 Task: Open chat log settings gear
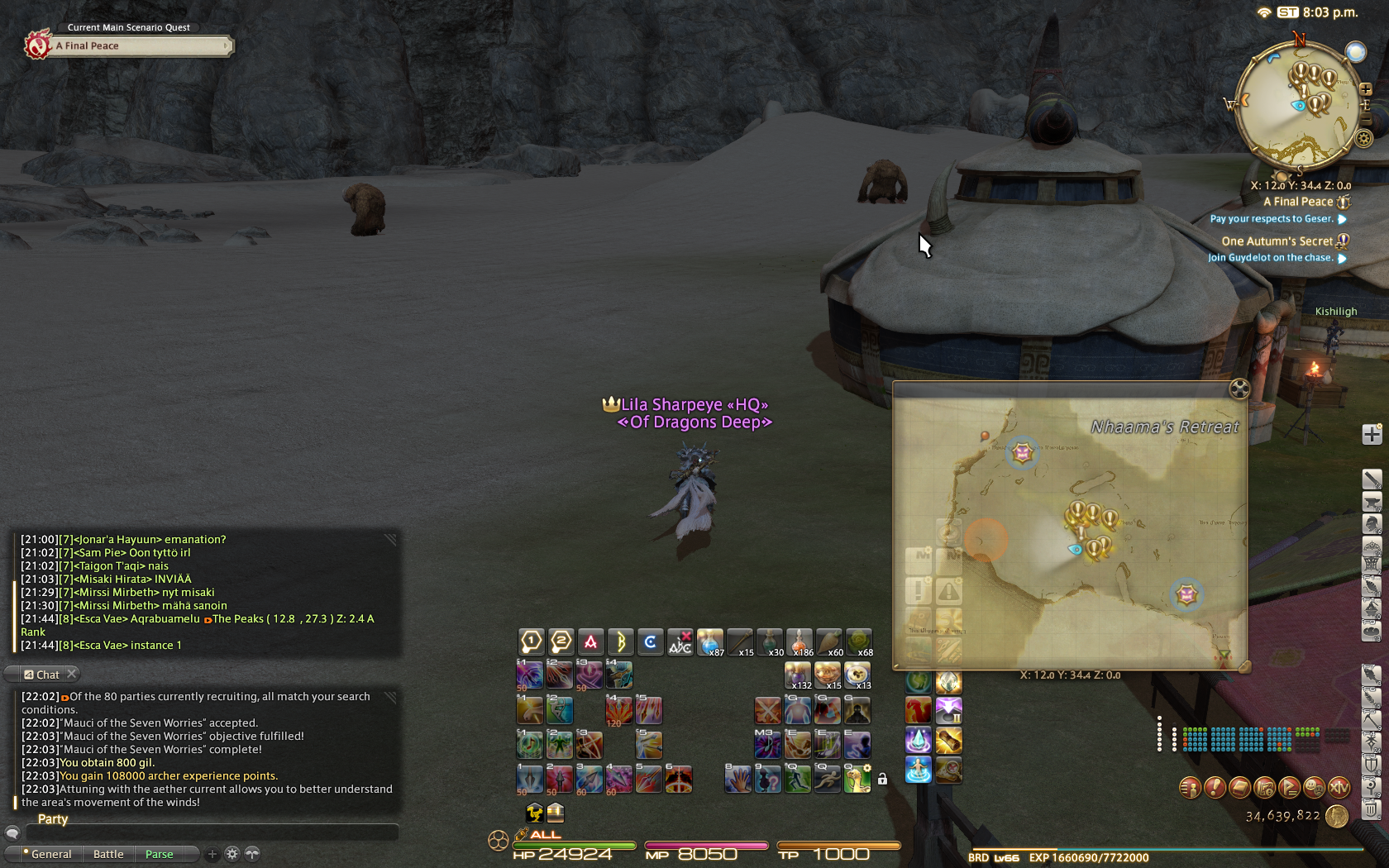pos(232,854)
